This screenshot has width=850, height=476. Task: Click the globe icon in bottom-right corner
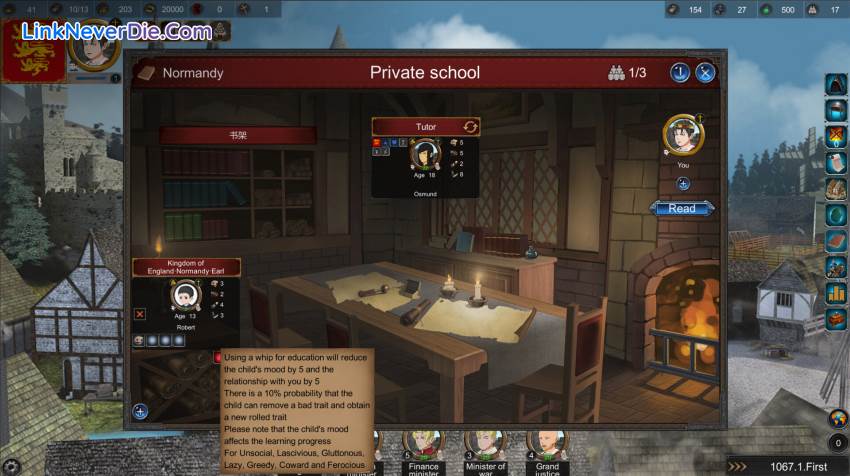coord(837,418)
